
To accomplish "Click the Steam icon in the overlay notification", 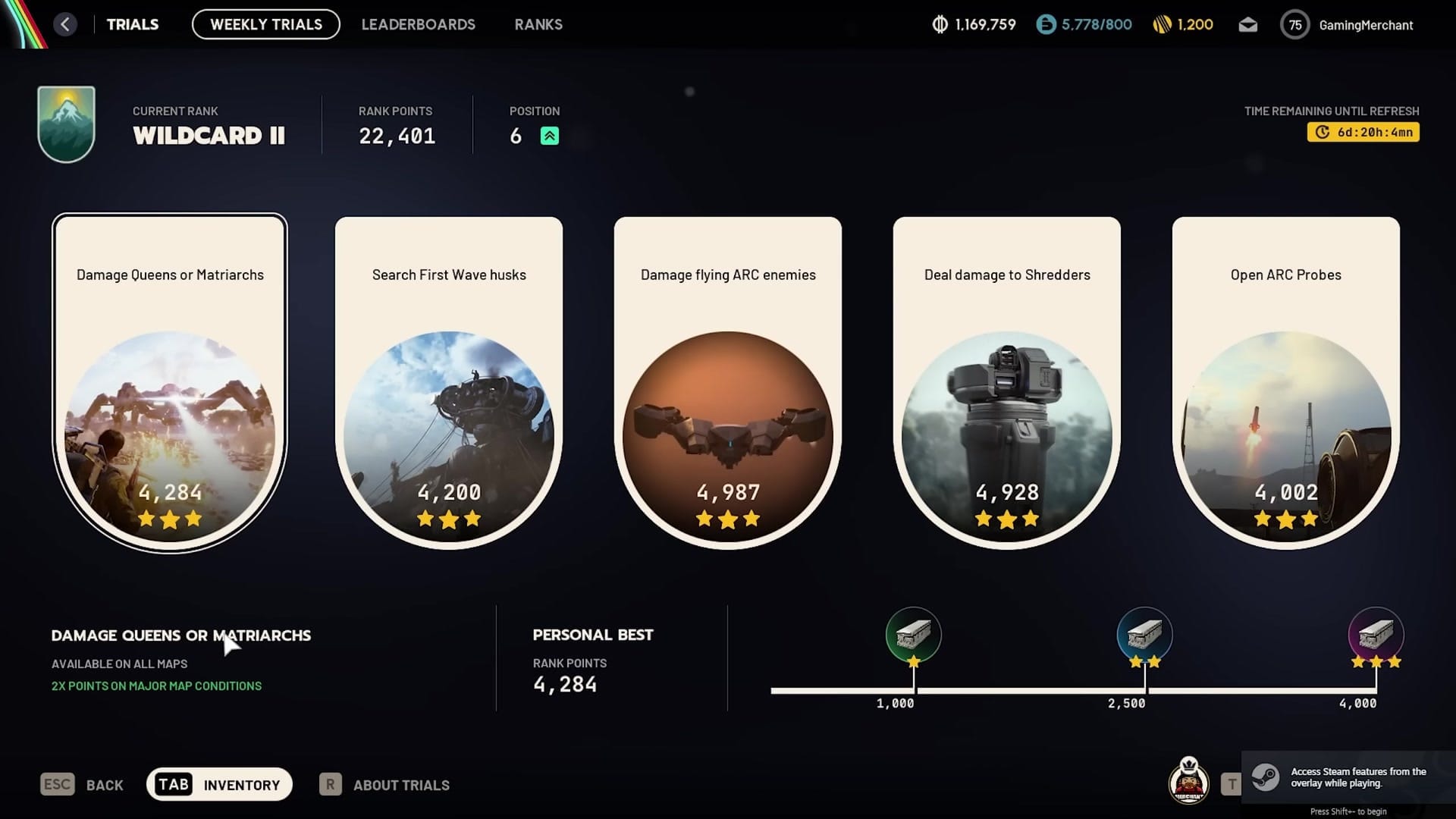I will point(1267,776).
